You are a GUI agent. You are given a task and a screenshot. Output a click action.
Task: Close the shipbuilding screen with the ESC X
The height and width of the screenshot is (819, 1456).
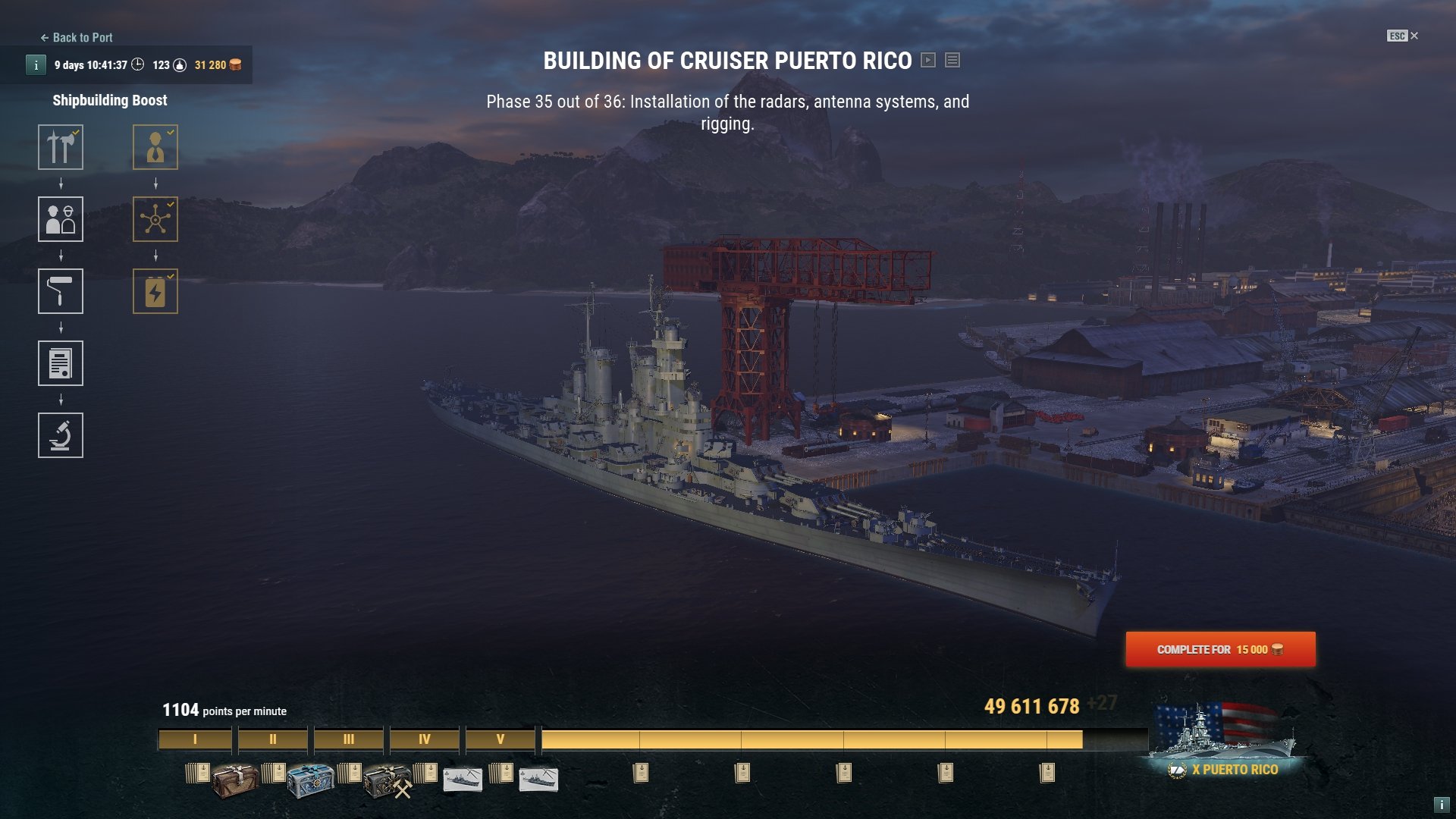pyautogui.click(x=1403, y=36)
